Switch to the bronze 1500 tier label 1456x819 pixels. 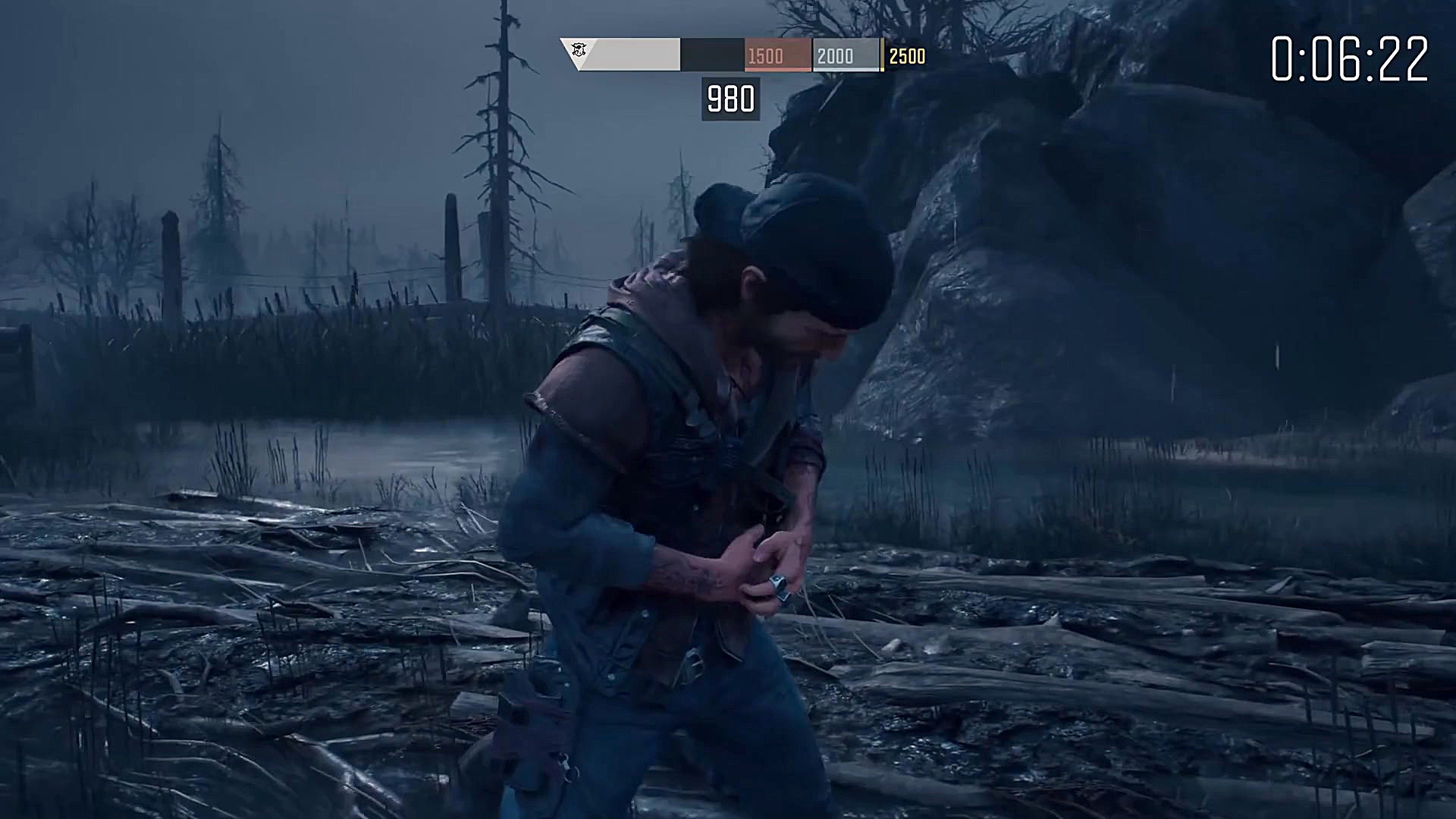(766, 55)
